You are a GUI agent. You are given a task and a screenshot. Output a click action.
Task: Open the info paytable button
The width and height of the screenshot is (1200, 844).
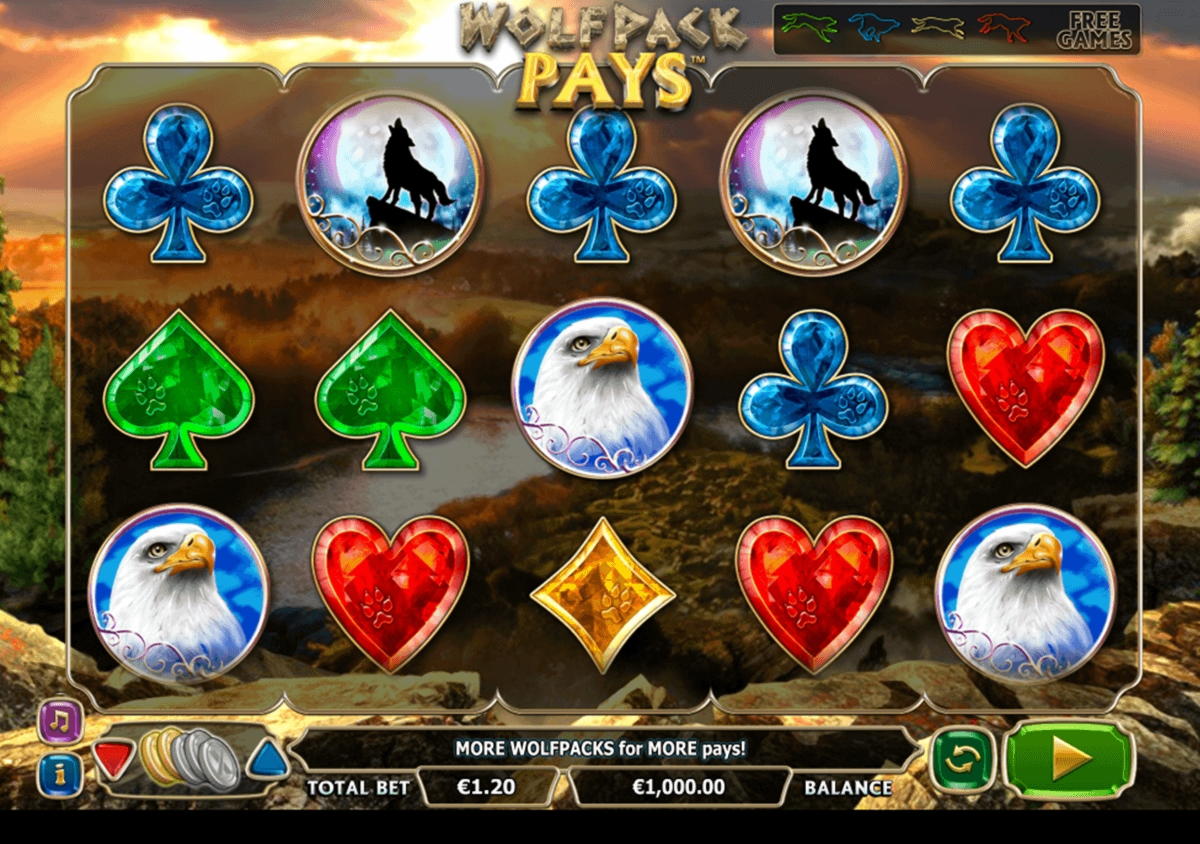(60, 775)
